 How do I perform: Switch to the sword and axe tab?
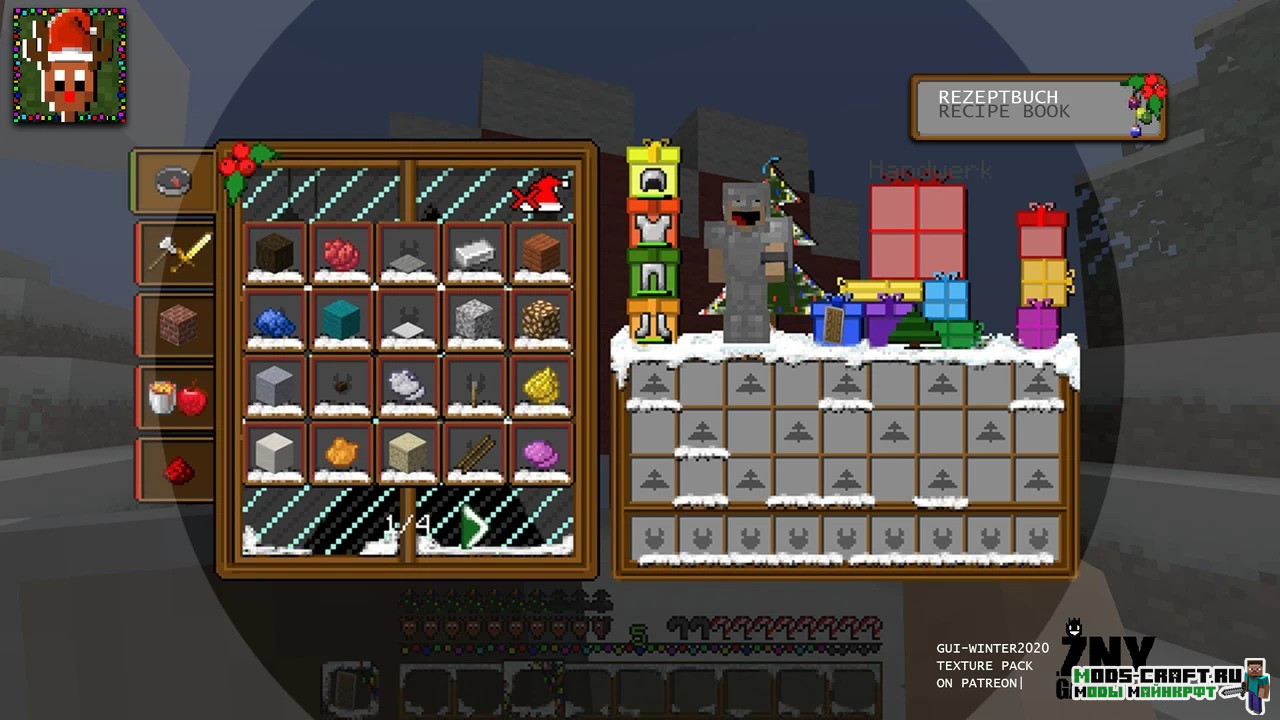tap(178, 253)
